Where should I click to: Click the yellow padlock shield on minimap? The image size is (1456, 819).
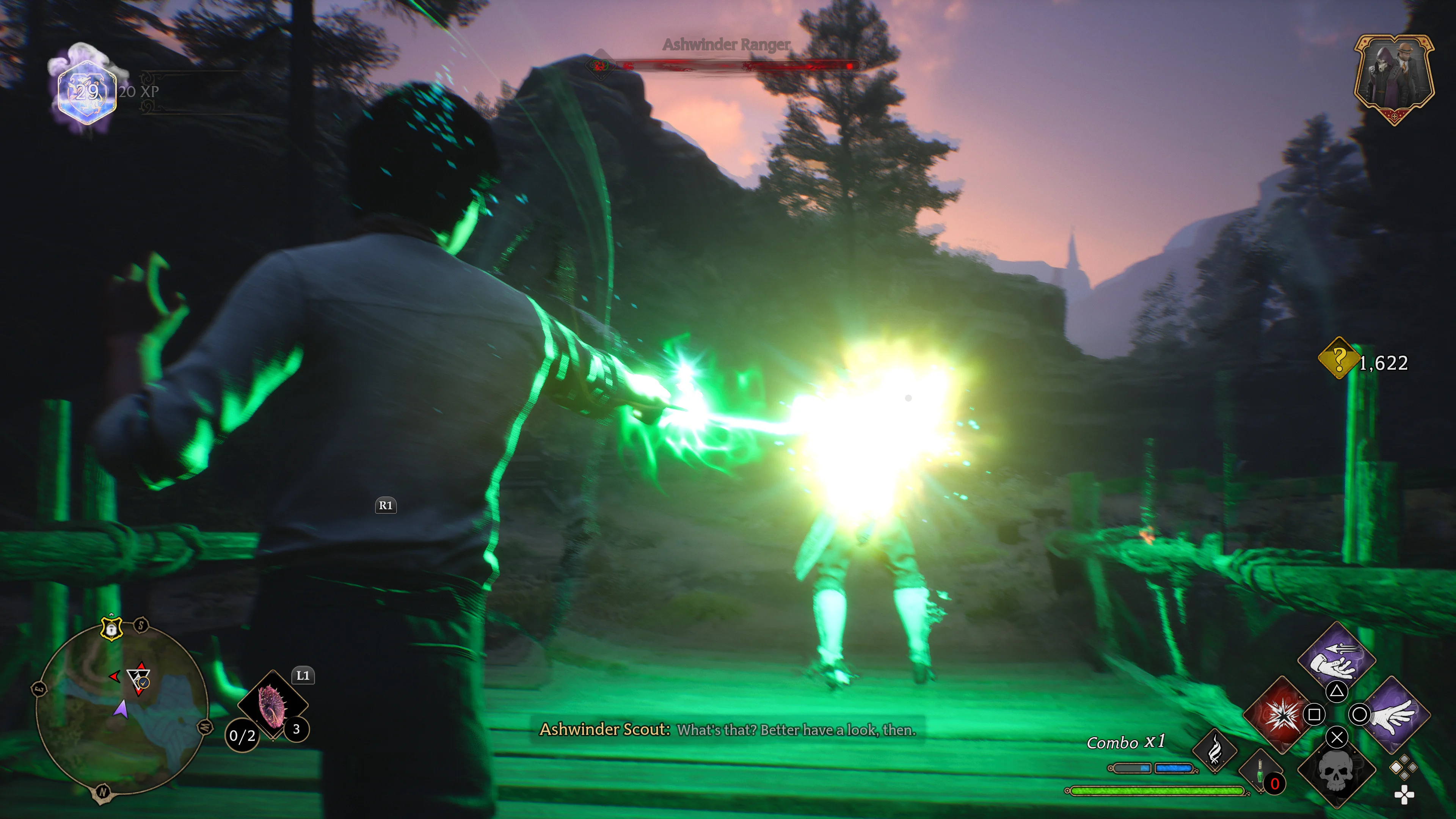(111, 628)
